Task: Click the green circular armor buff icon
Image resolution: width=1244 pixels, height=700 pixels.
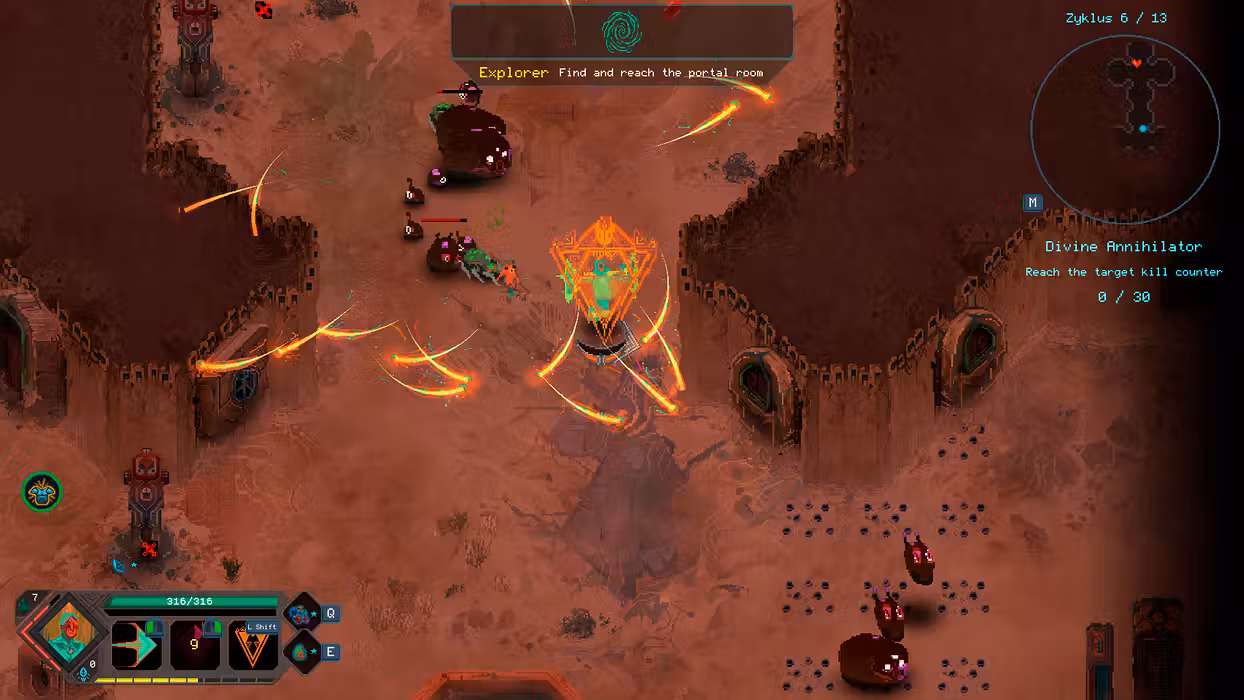Action: [x=42, y=491]
